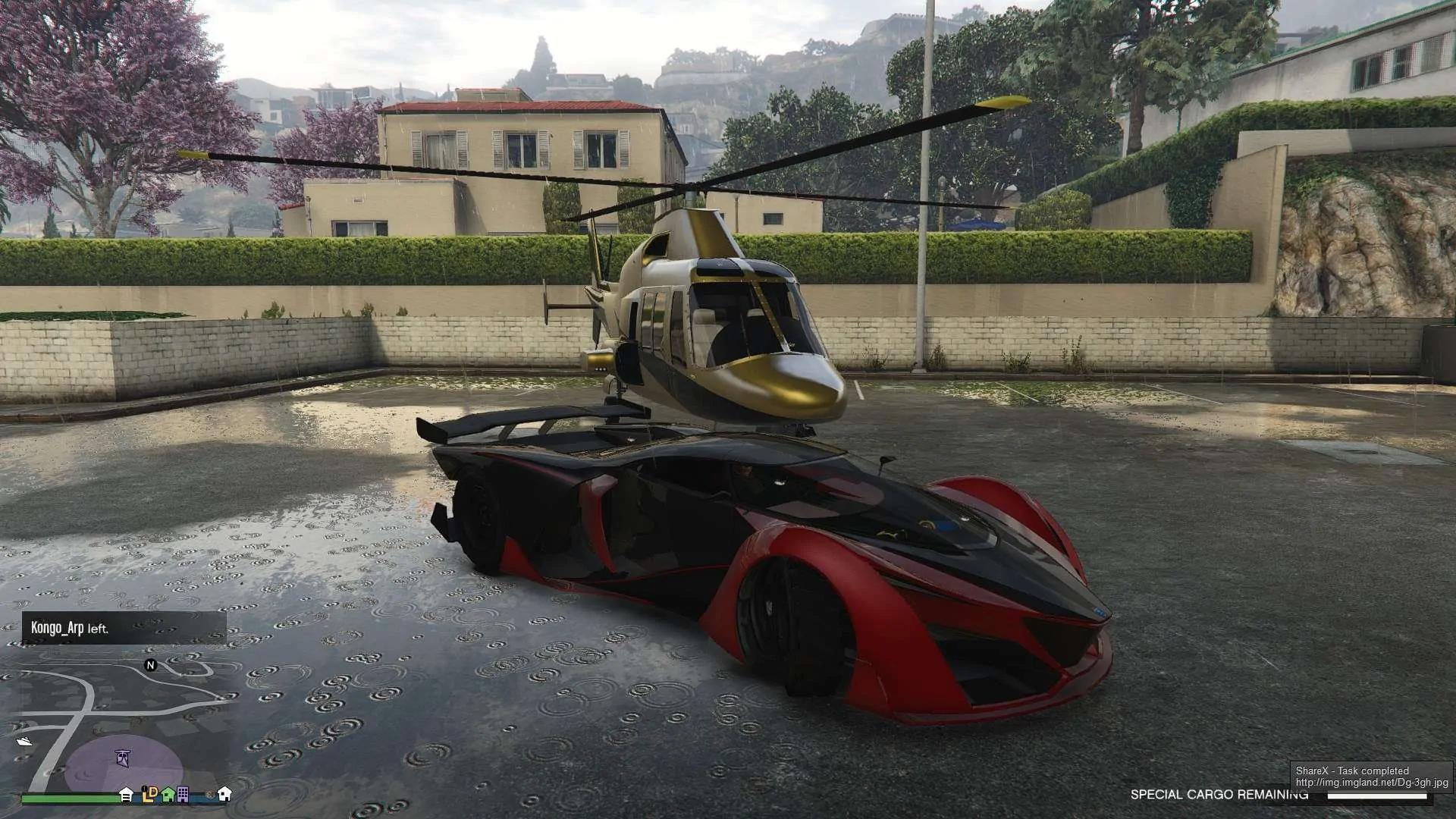This screenshot has width=1456, height=819.
Task: Select the yellow LD blip on minimap
Action: click(x=149, y=794)
